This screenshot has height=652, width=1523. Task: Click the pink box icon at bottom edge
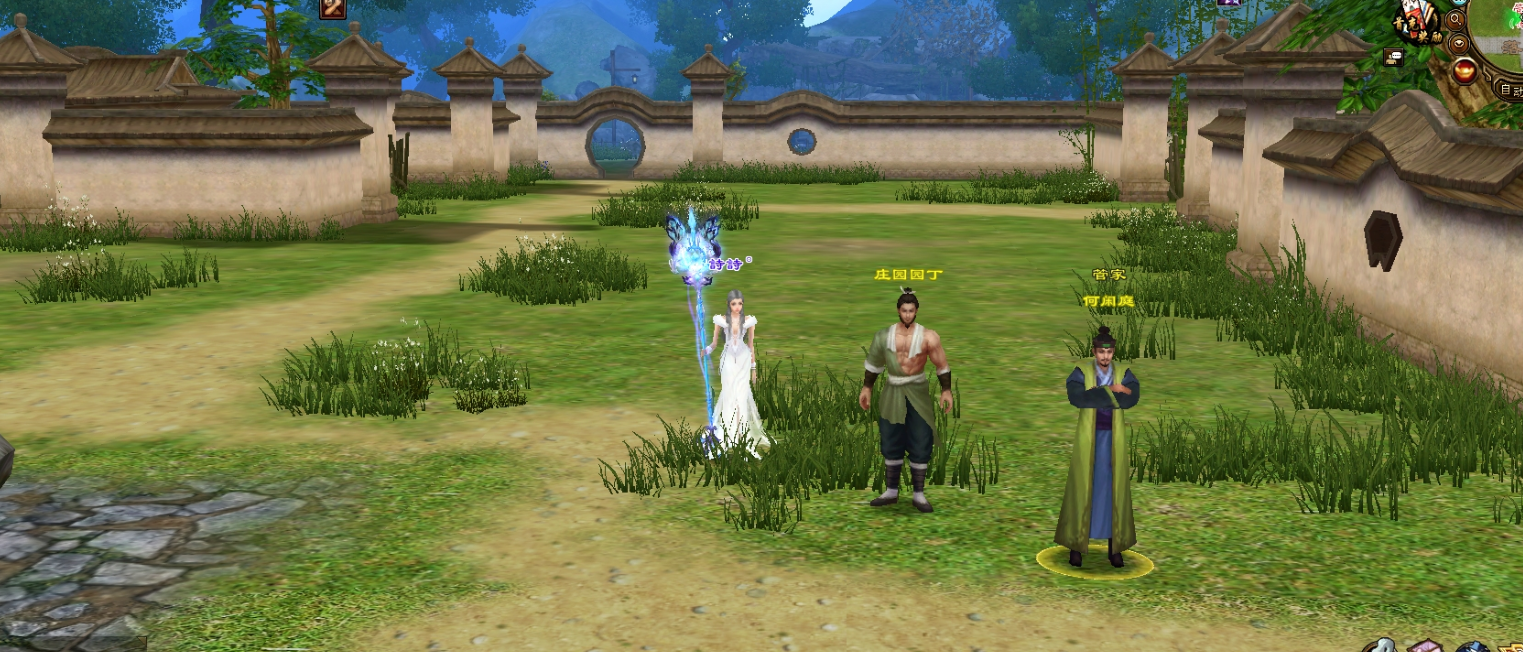(x=1424, y=645)
